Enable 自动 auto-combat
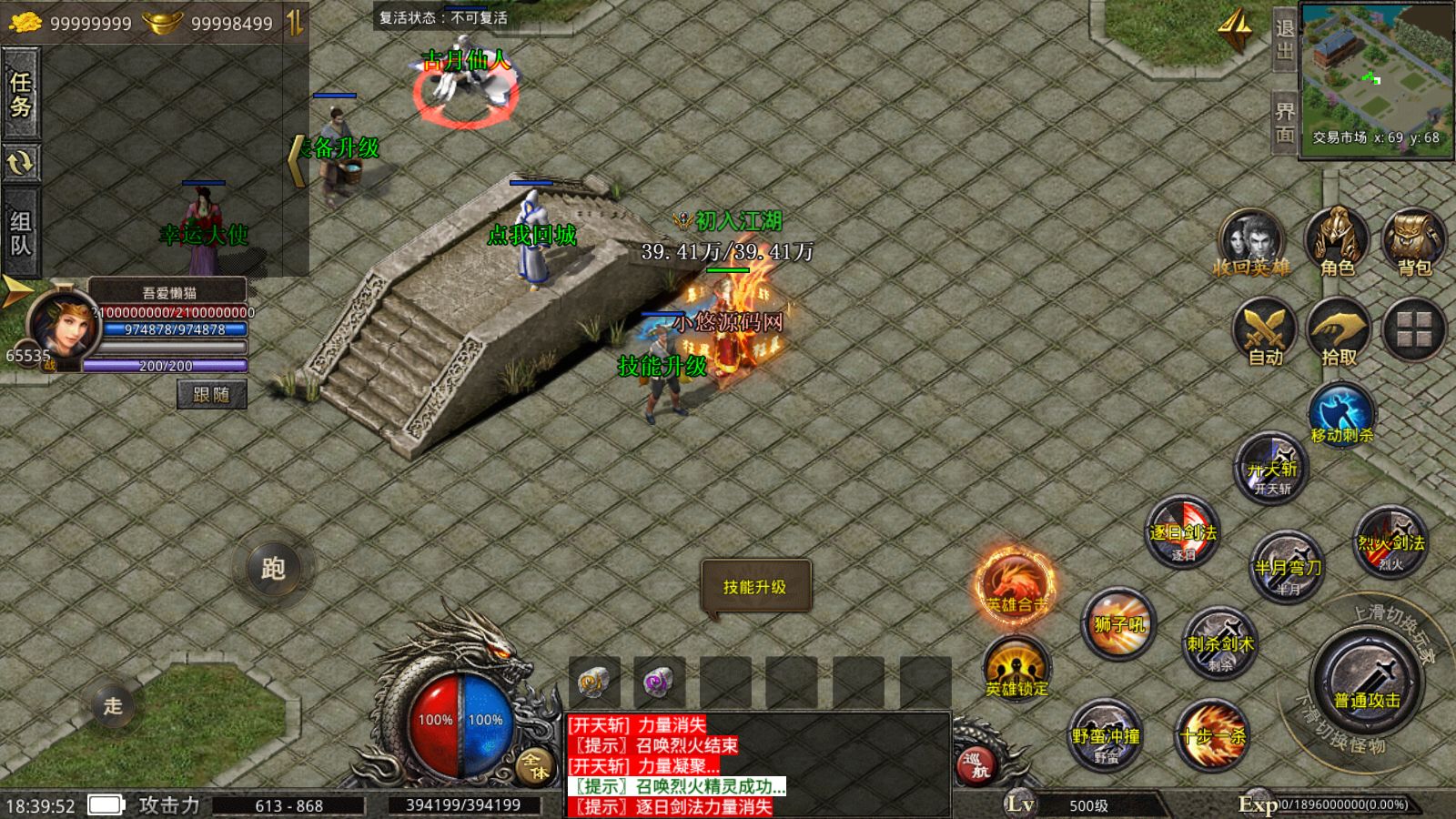Screen dimensions: 1456x819 point(1265,333)
